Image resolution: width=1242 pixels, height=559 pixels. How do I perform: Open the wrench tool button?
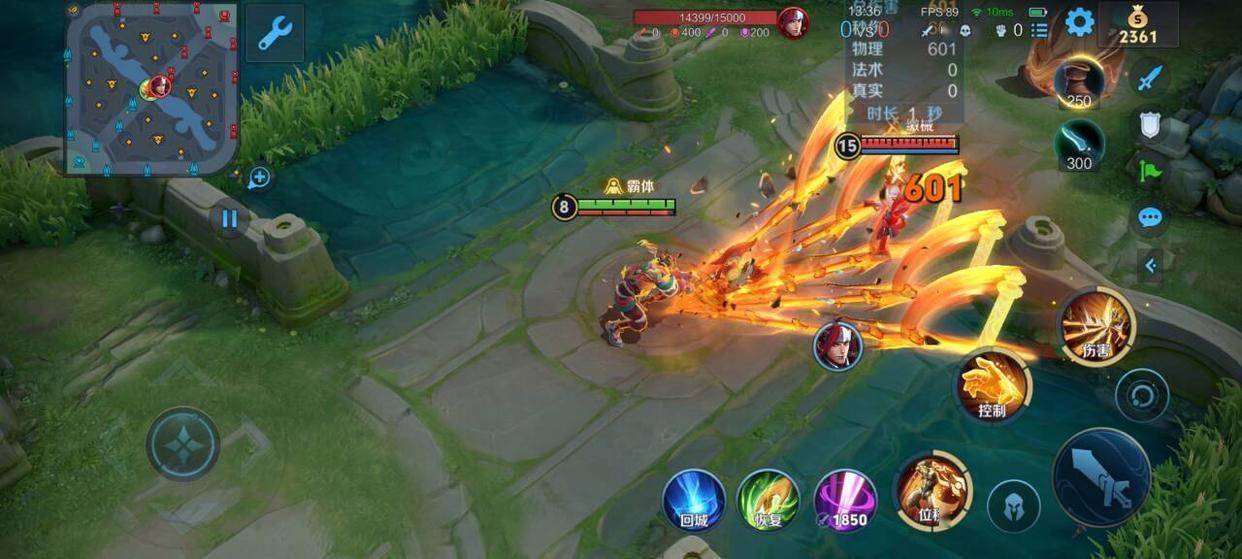point(274,33)
